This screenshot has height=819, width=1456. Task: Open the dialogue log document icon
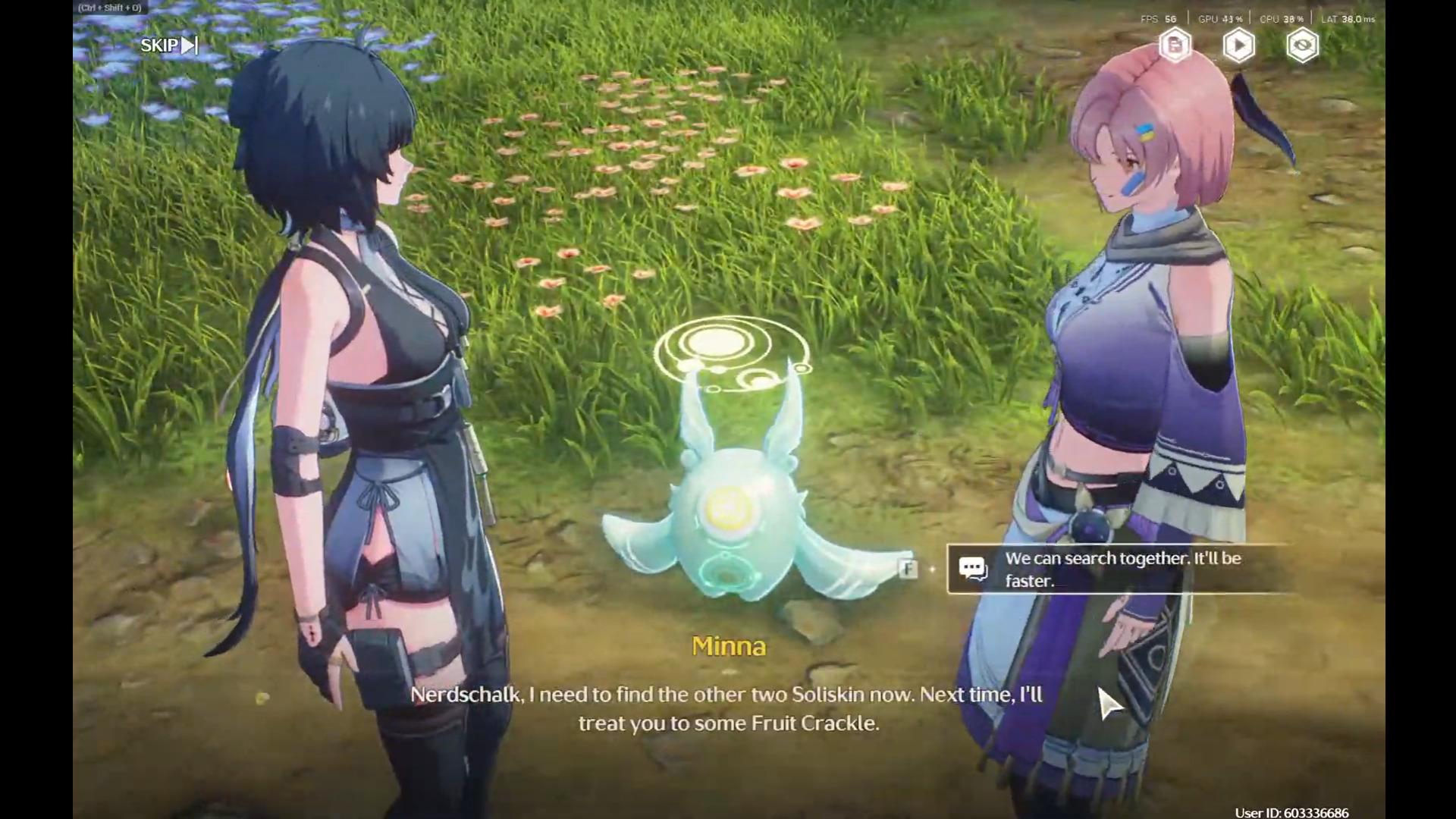pos(1175,45)
